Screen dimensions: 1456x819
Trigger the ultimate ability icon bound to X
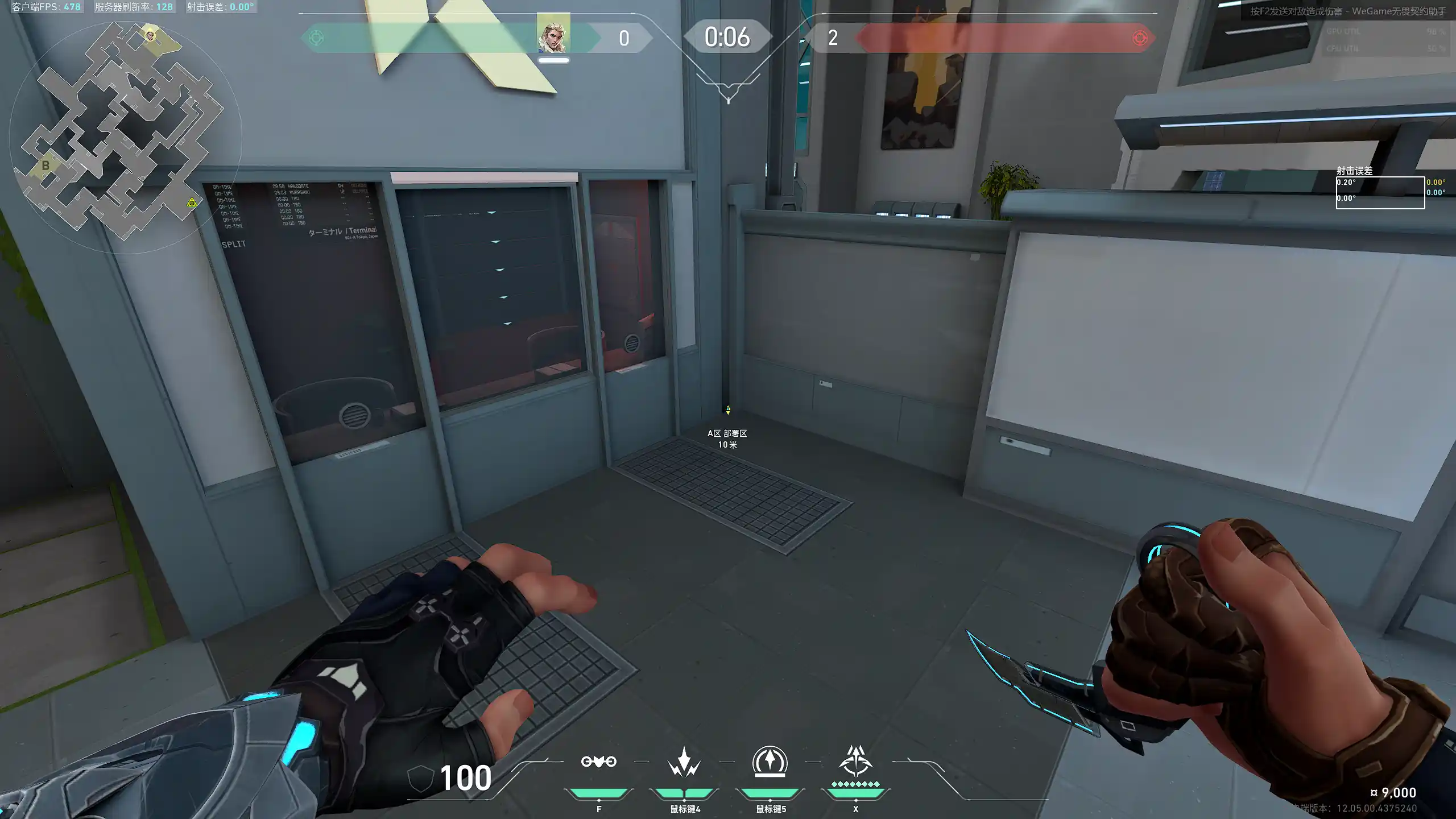tap(855, 762)
